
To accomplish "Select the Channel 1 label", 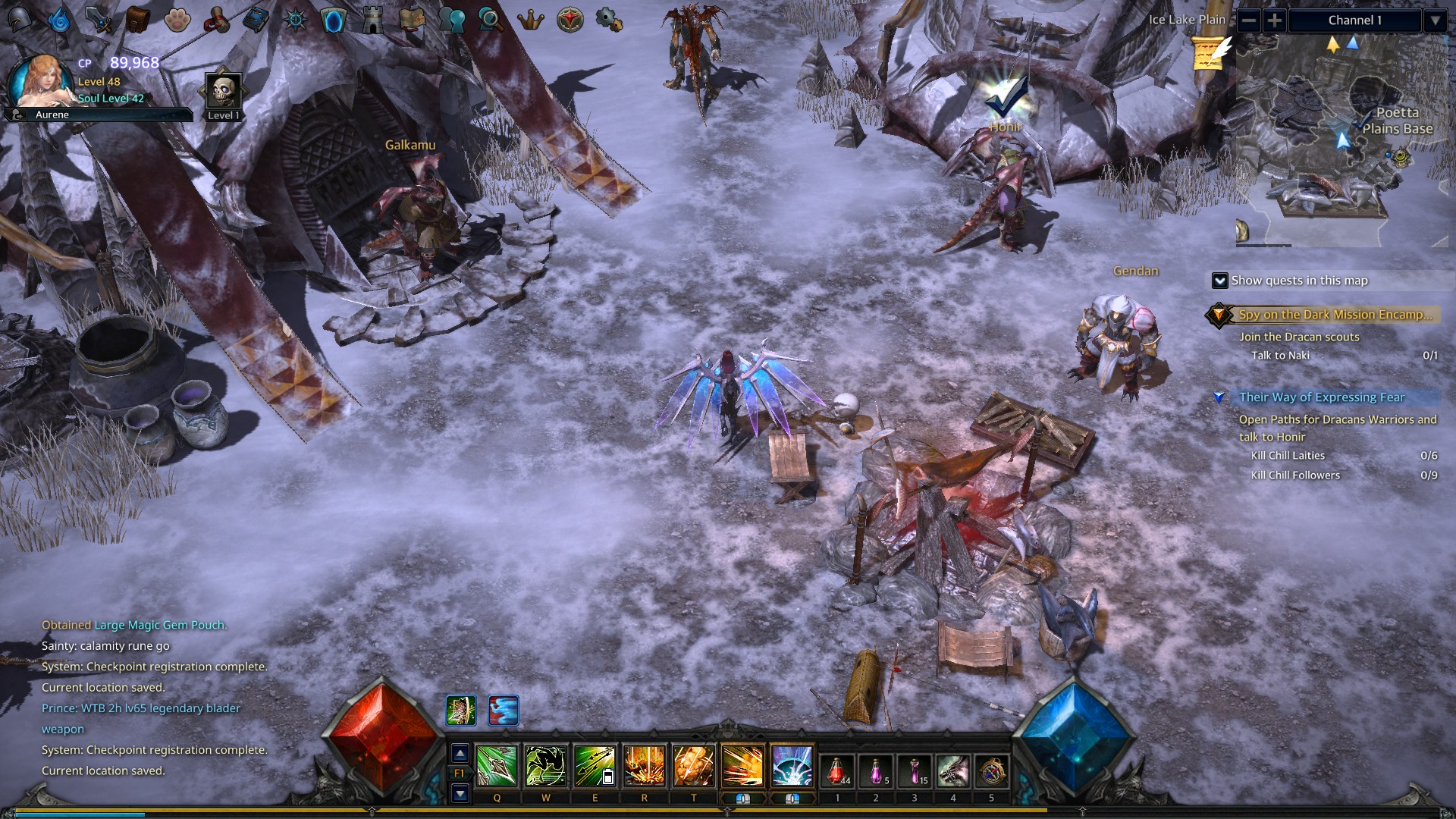I will 1357,20.
